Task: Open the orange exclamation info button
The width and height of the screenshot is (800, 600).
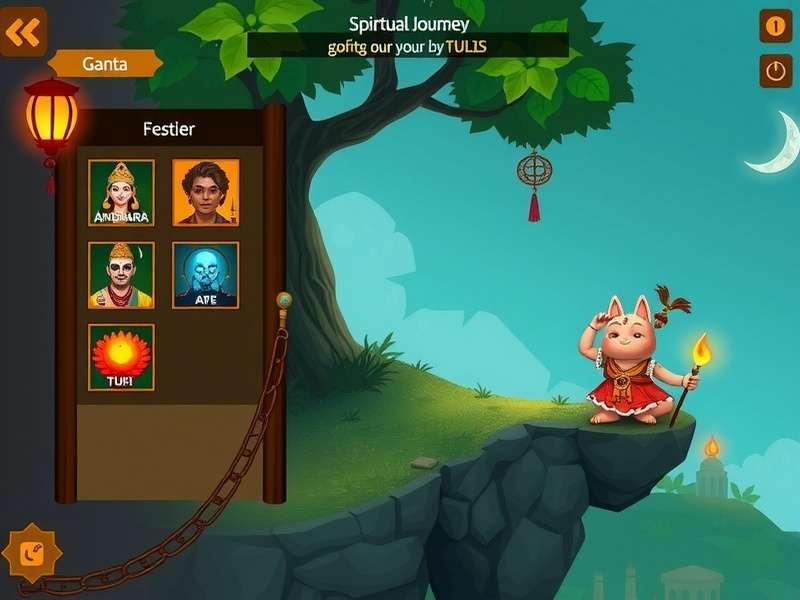Action: [775, 26]
